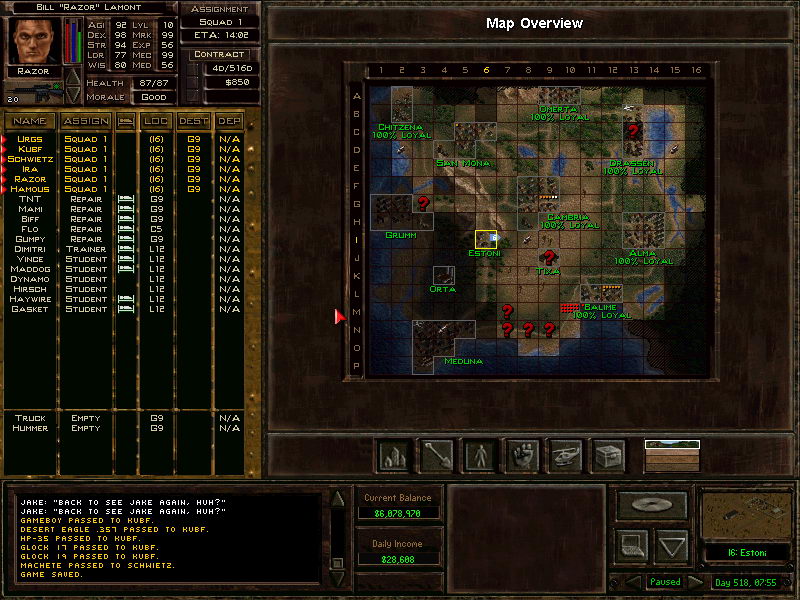This screenshot has height=600, width=800.
Task: Toggle the towns map filter
Action: point(393,456)
